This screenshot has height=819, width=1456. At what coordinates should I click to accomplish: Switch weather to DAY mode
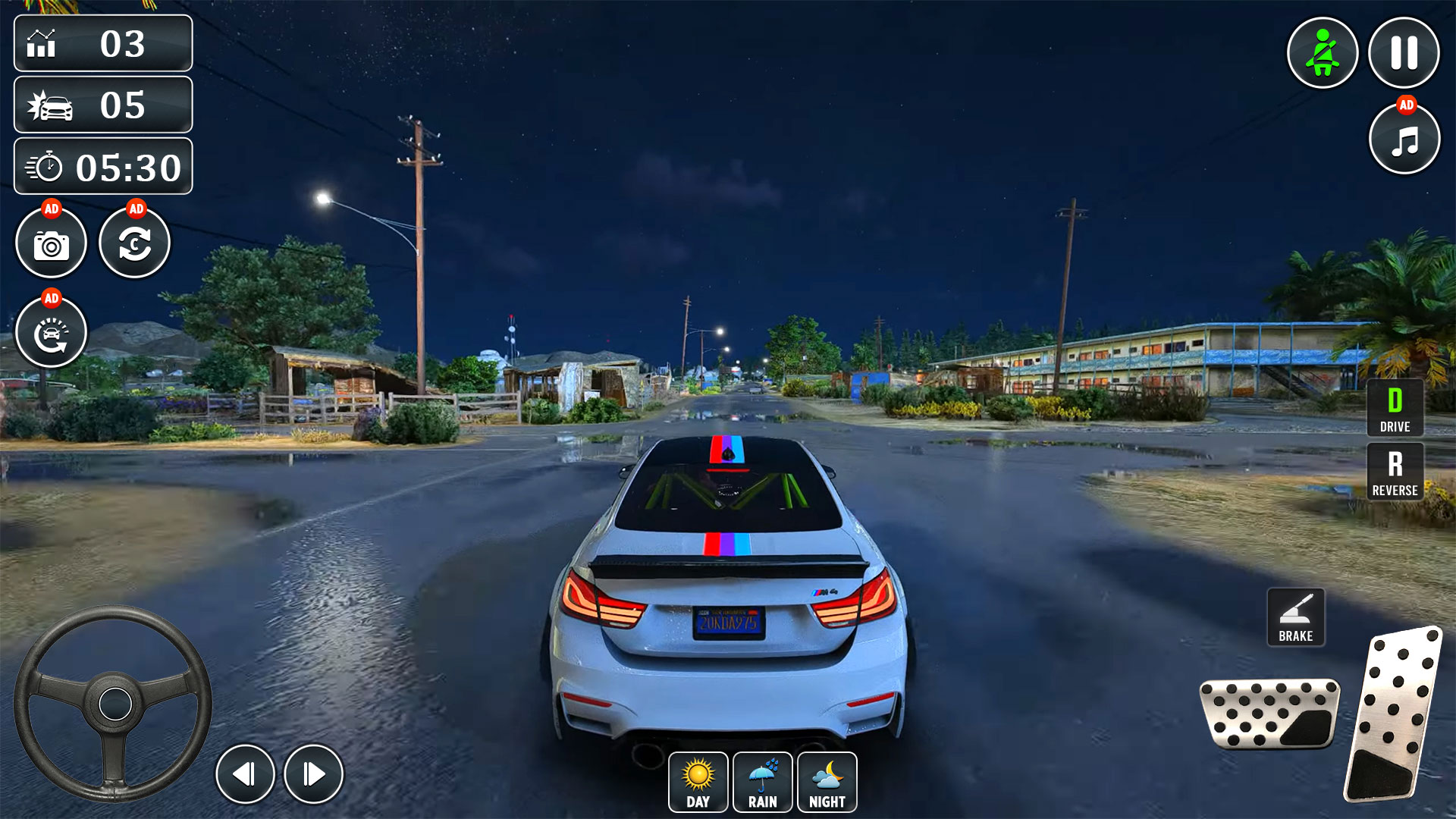(x=698, y=783)
